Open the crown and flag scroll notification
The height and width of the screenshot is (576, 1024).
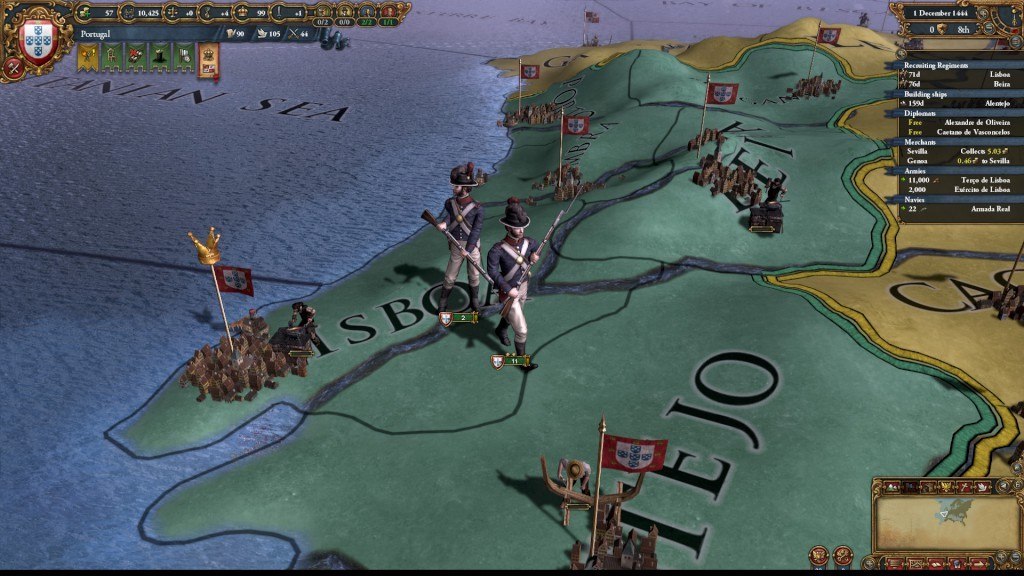pos(208,60)
